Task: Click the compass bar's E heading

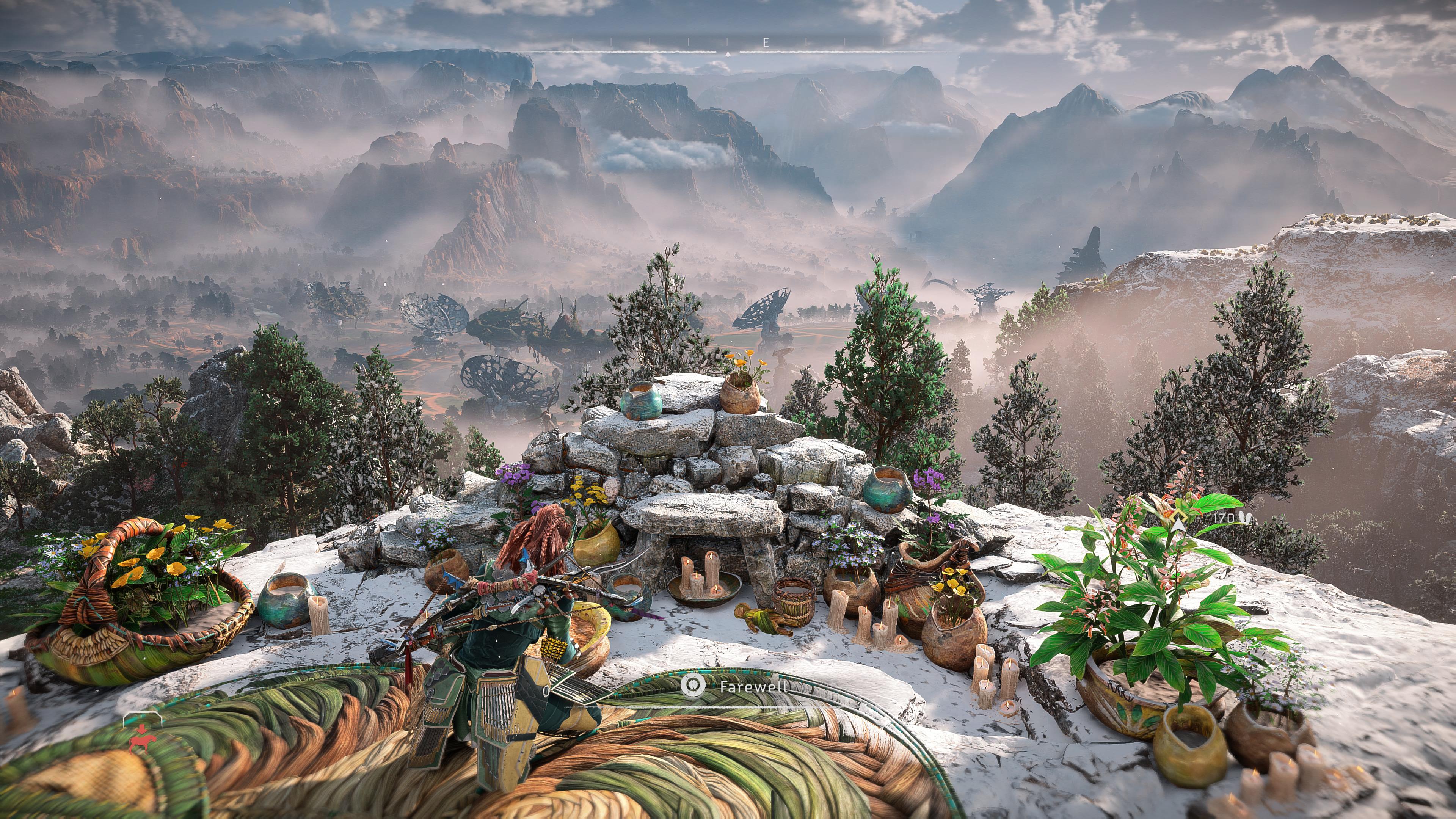Action: 766,42
